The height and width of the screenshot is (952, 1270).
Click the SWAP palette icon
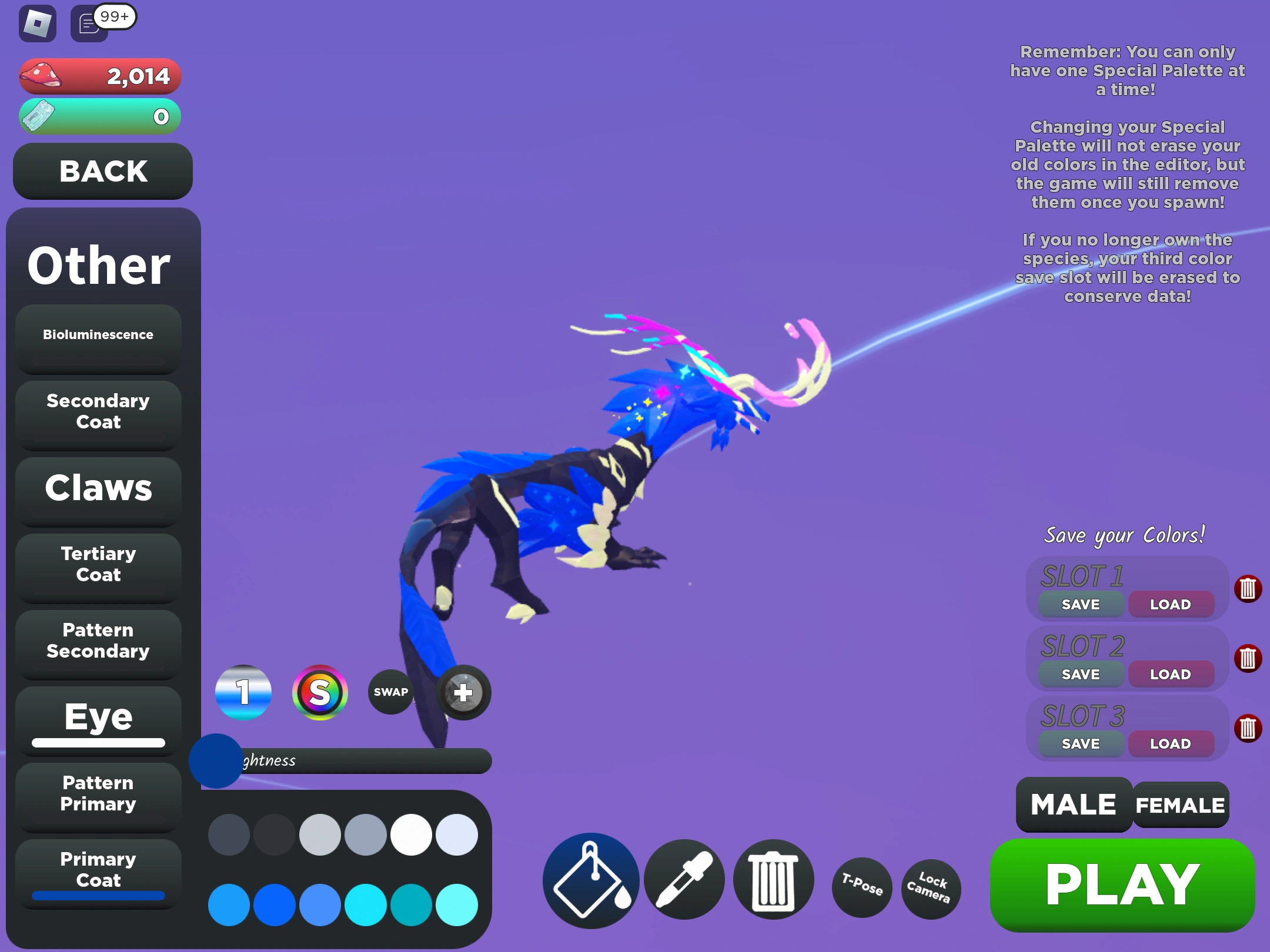tap(390, 692)
